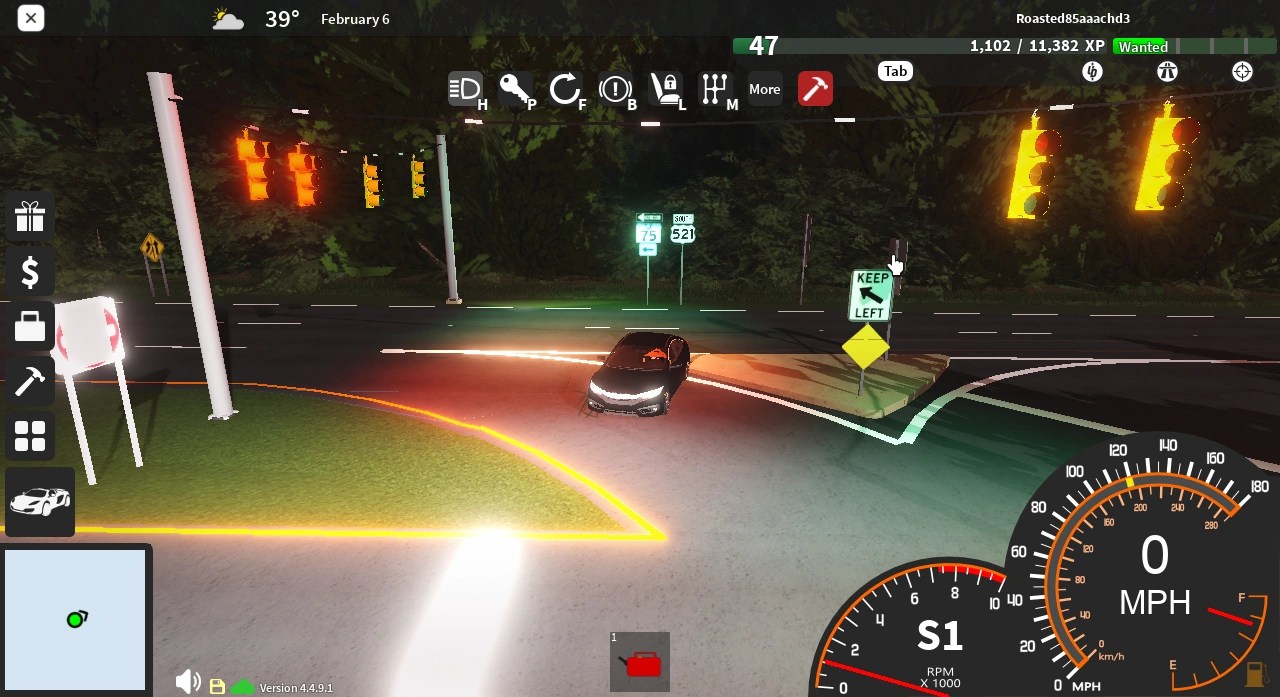Close the menu with the X button
The height and width of the screenshot is (697, 1280).
tap(31, 18)
